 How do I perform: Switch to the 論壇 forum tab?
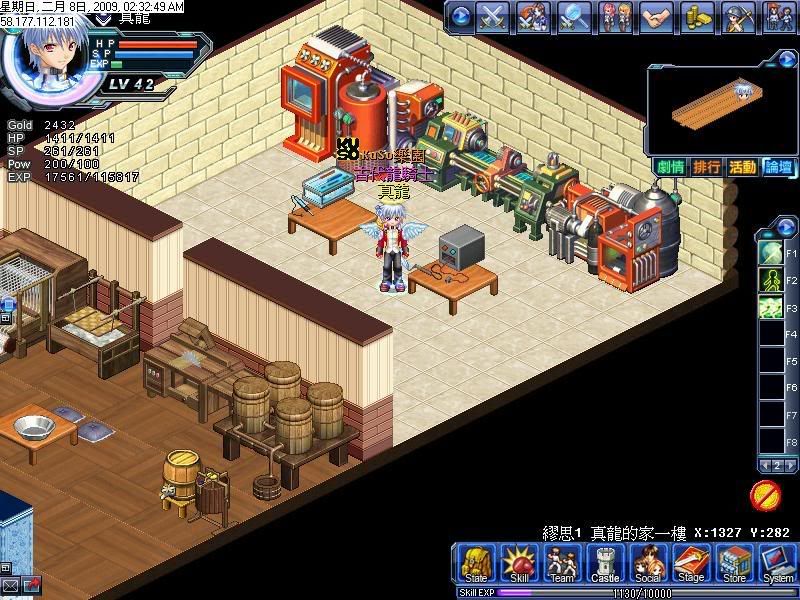coord(778,167)
